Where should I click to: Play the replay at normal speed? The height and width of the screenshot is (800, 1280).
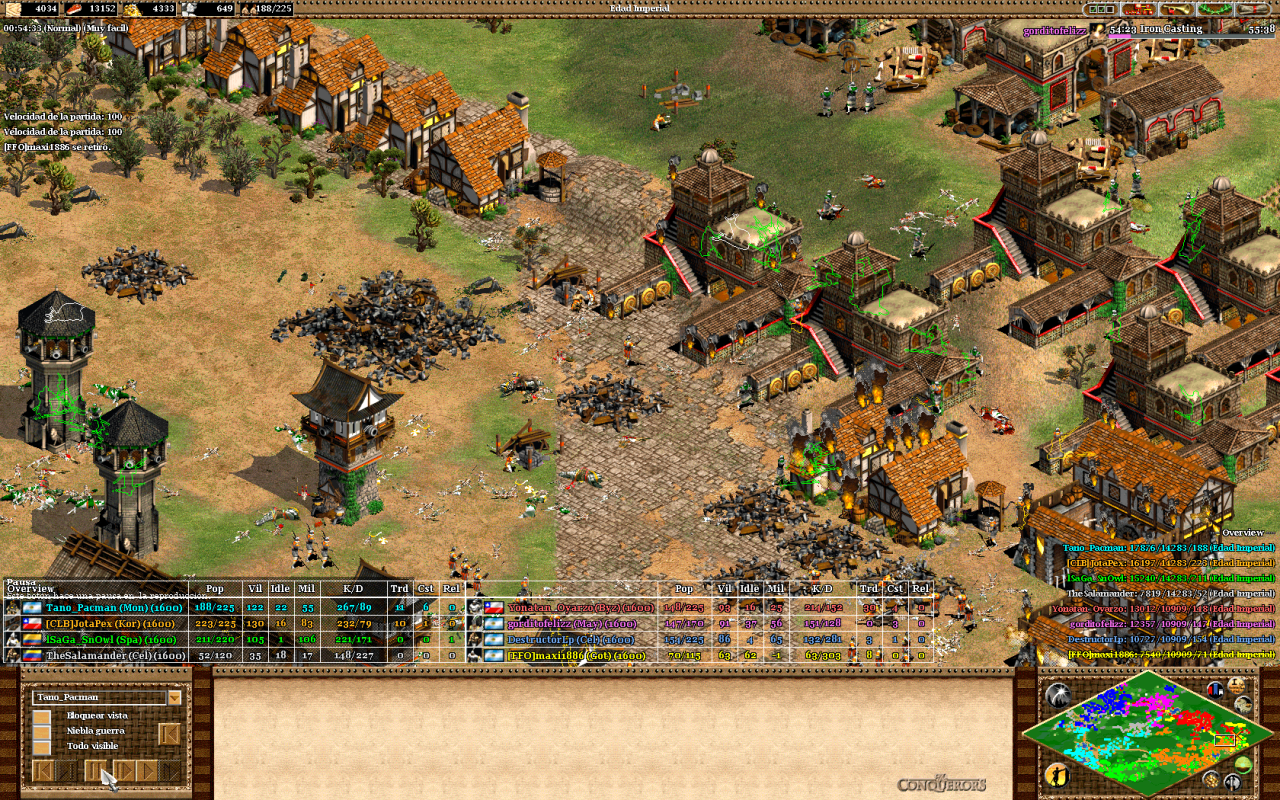click(x=146, y=771)
